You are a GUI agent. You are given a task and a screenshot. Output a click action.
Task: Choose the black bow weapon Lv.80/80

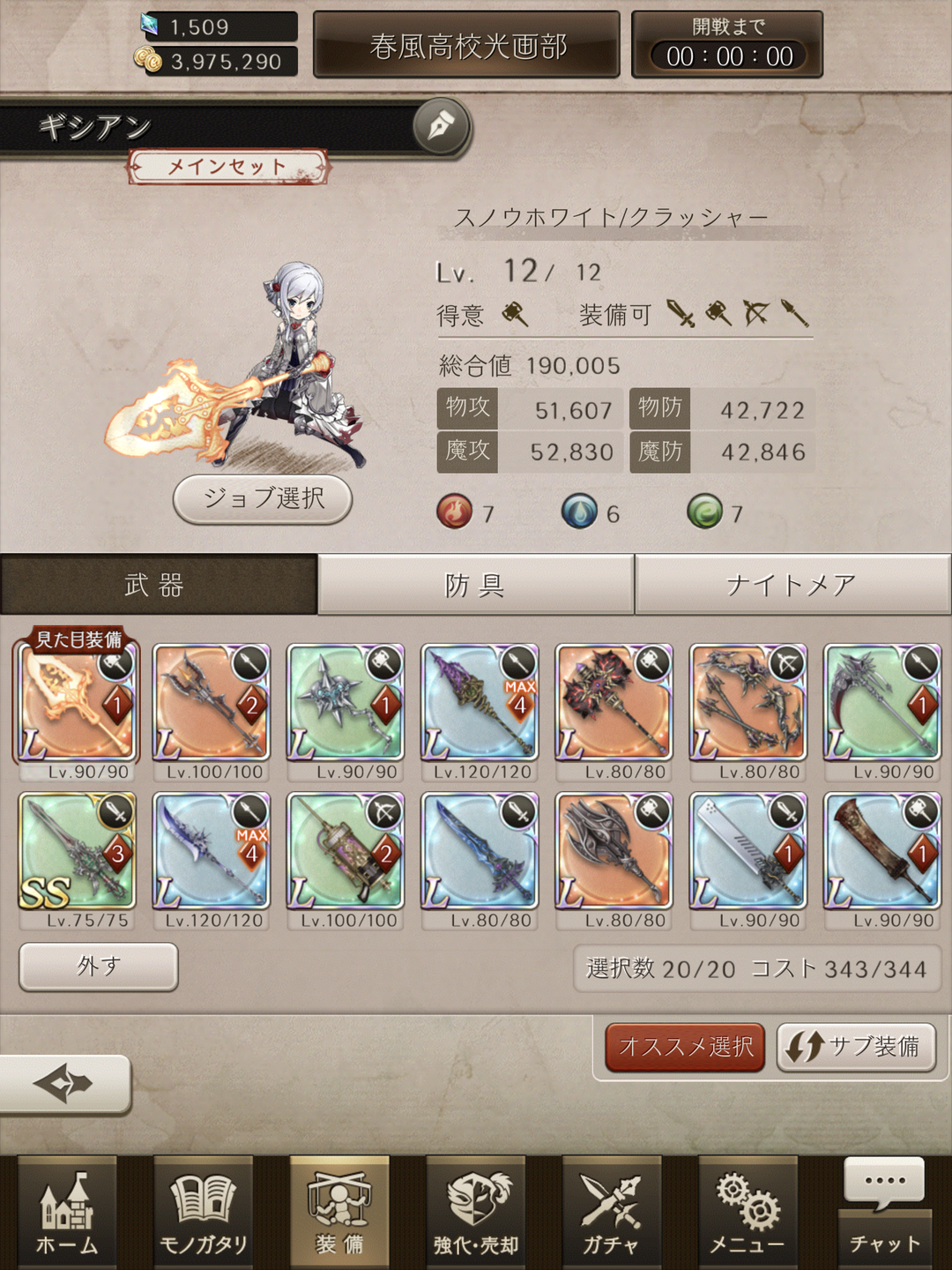coord(747,703)
